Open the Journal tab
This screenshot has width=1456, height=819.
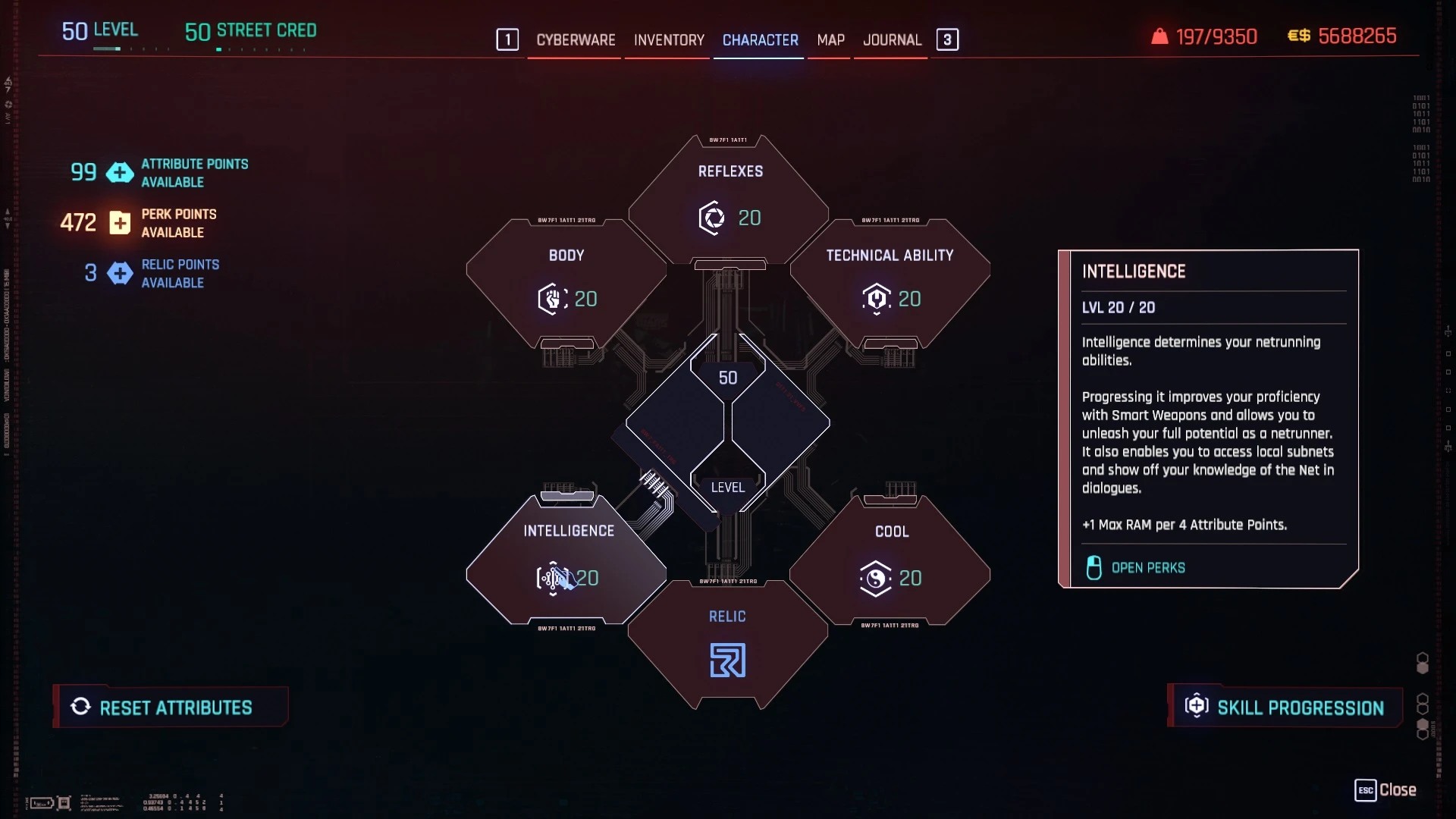coord(892,40)
